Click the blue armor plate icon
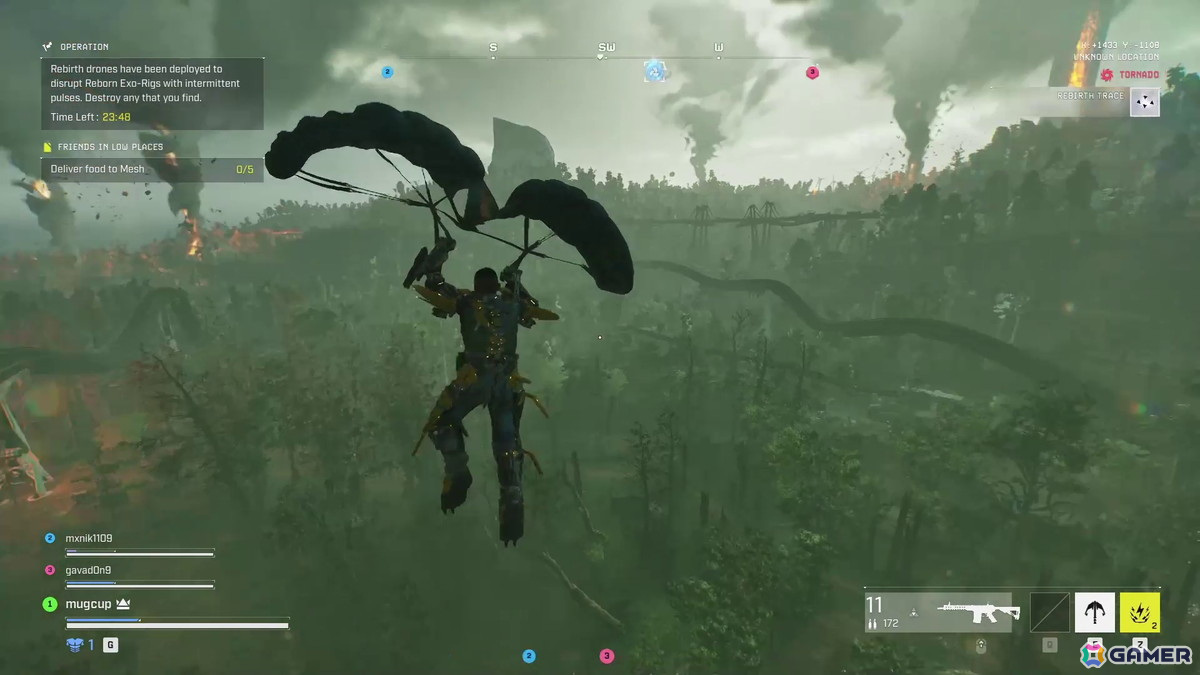 [74, 645]
